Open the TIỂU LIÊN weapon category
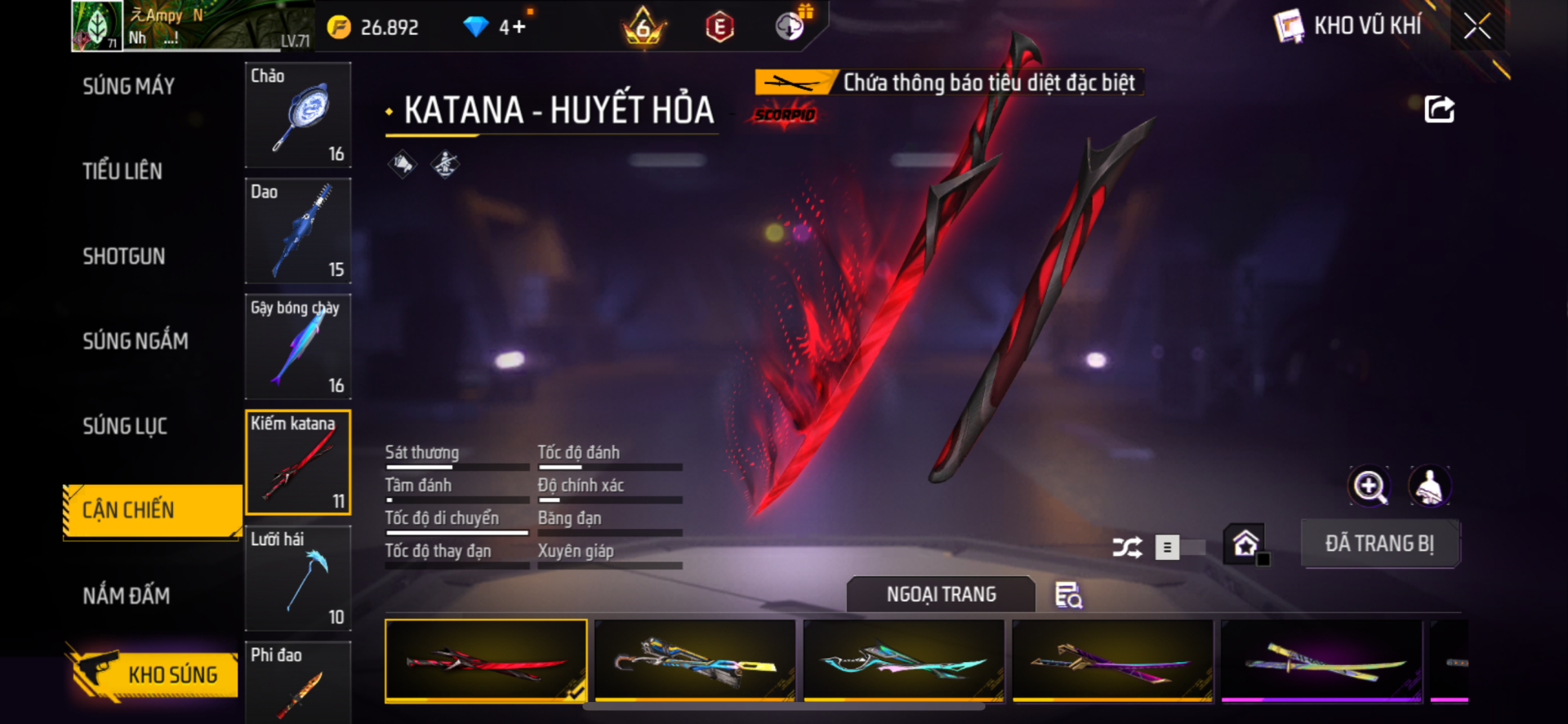This screenshot has width=1568, height=724. coord(122,171)
